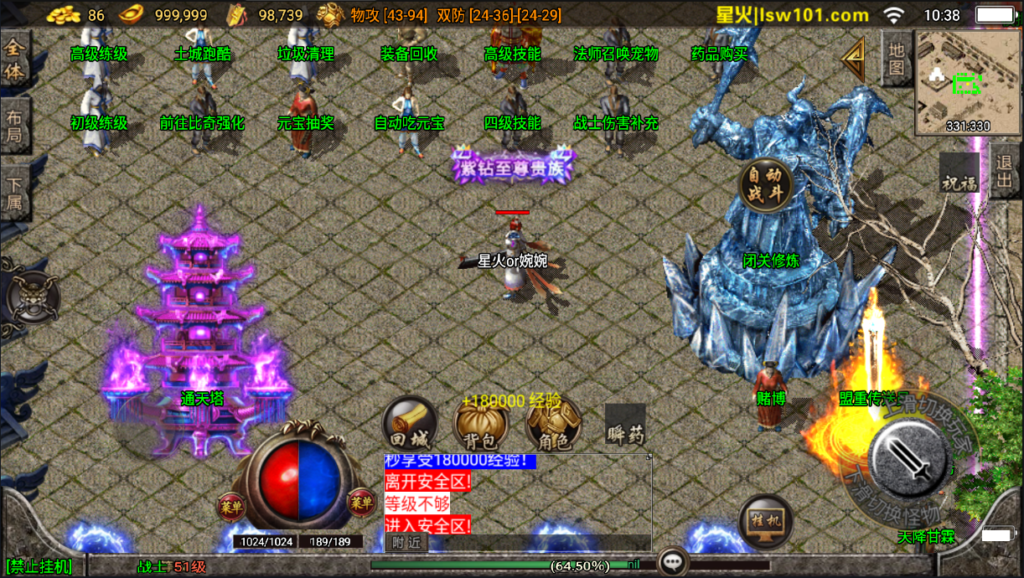Cast the 天降甘霖 skill

point(925,537)
